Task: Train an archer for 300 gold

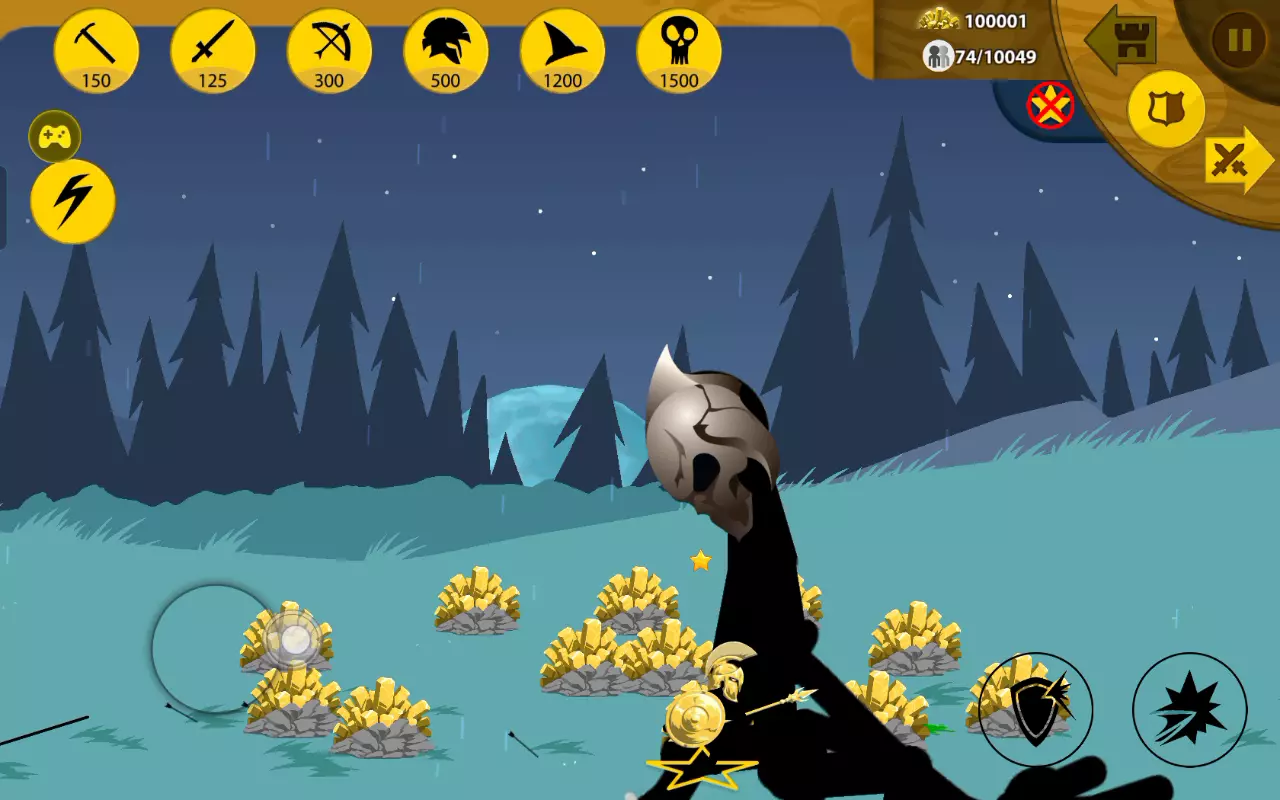Action: (x=329, y=51)
